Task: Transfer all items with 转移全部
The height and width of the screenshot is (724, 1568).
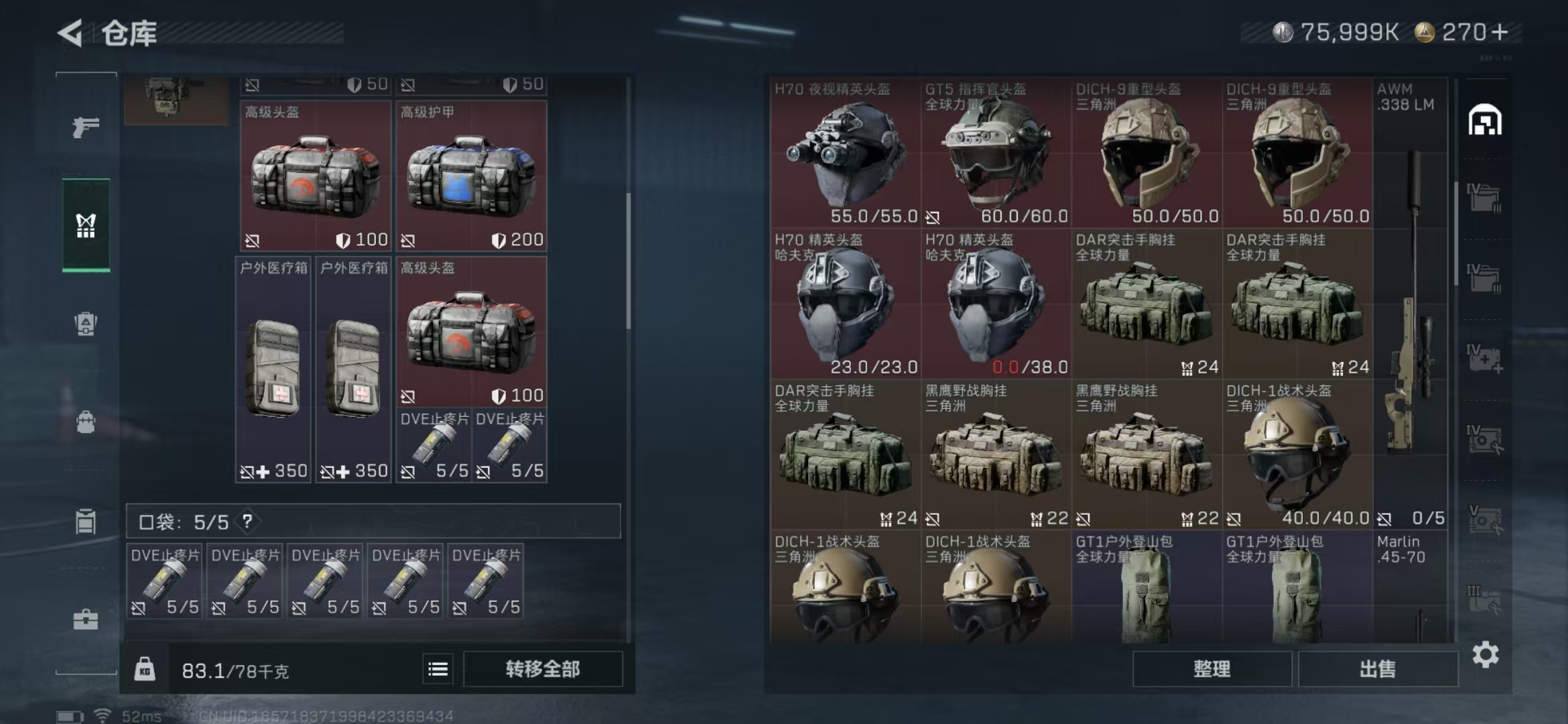Action: [542, 669]
